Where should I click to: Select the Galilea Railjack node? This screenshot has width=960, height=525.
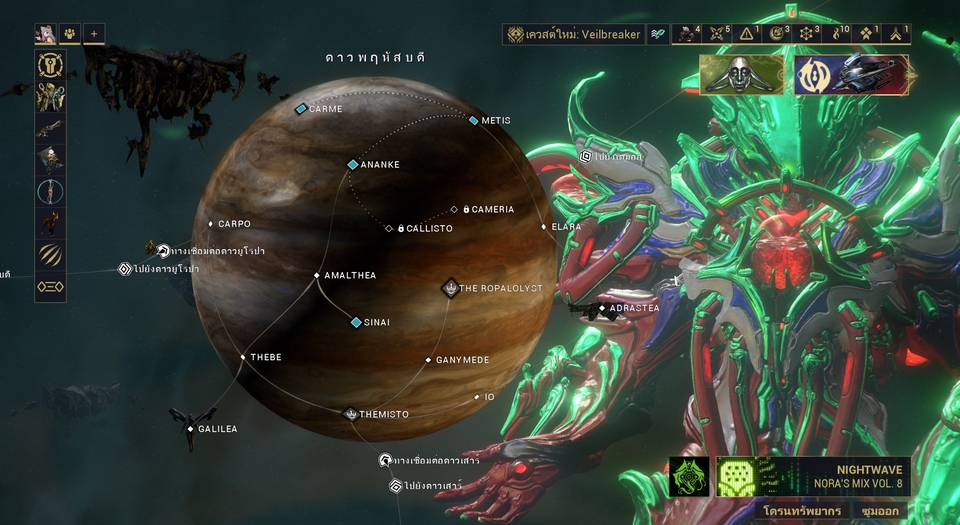point(191,429)
